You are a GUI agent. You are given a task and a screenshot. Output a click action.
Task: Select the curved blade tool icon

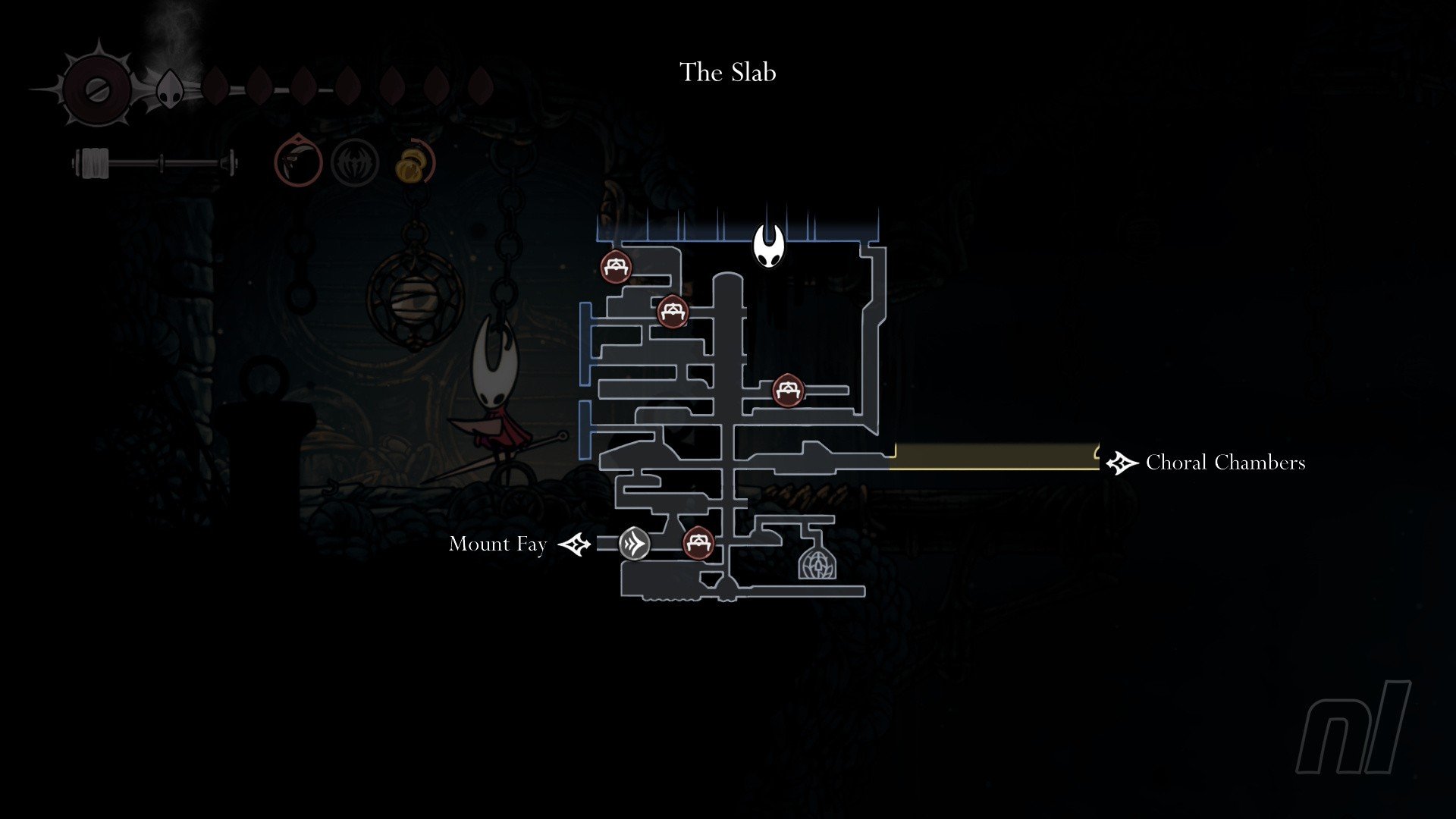click(x=298, y=161)
